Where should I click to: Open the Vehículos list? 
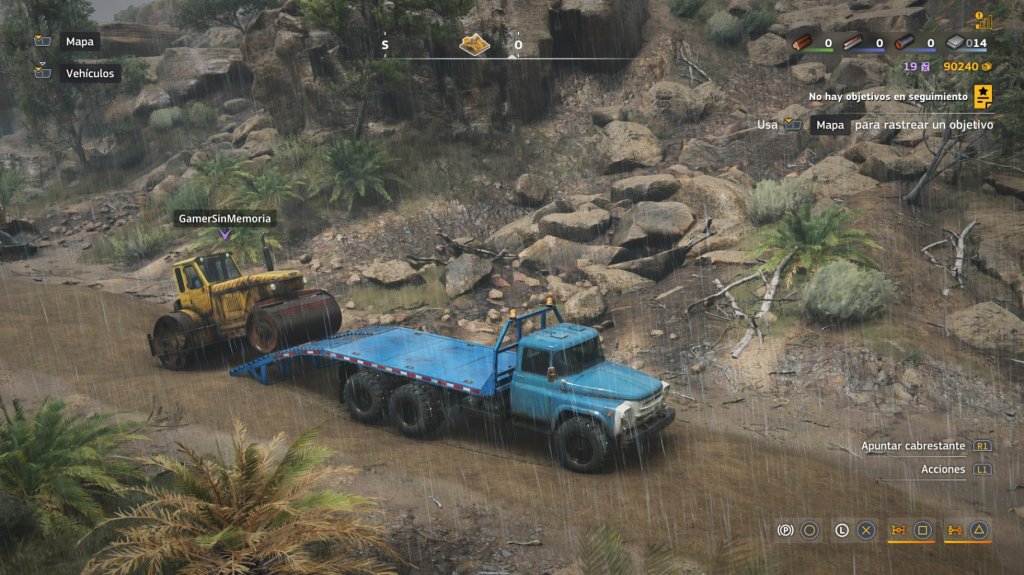coord(91,73)
